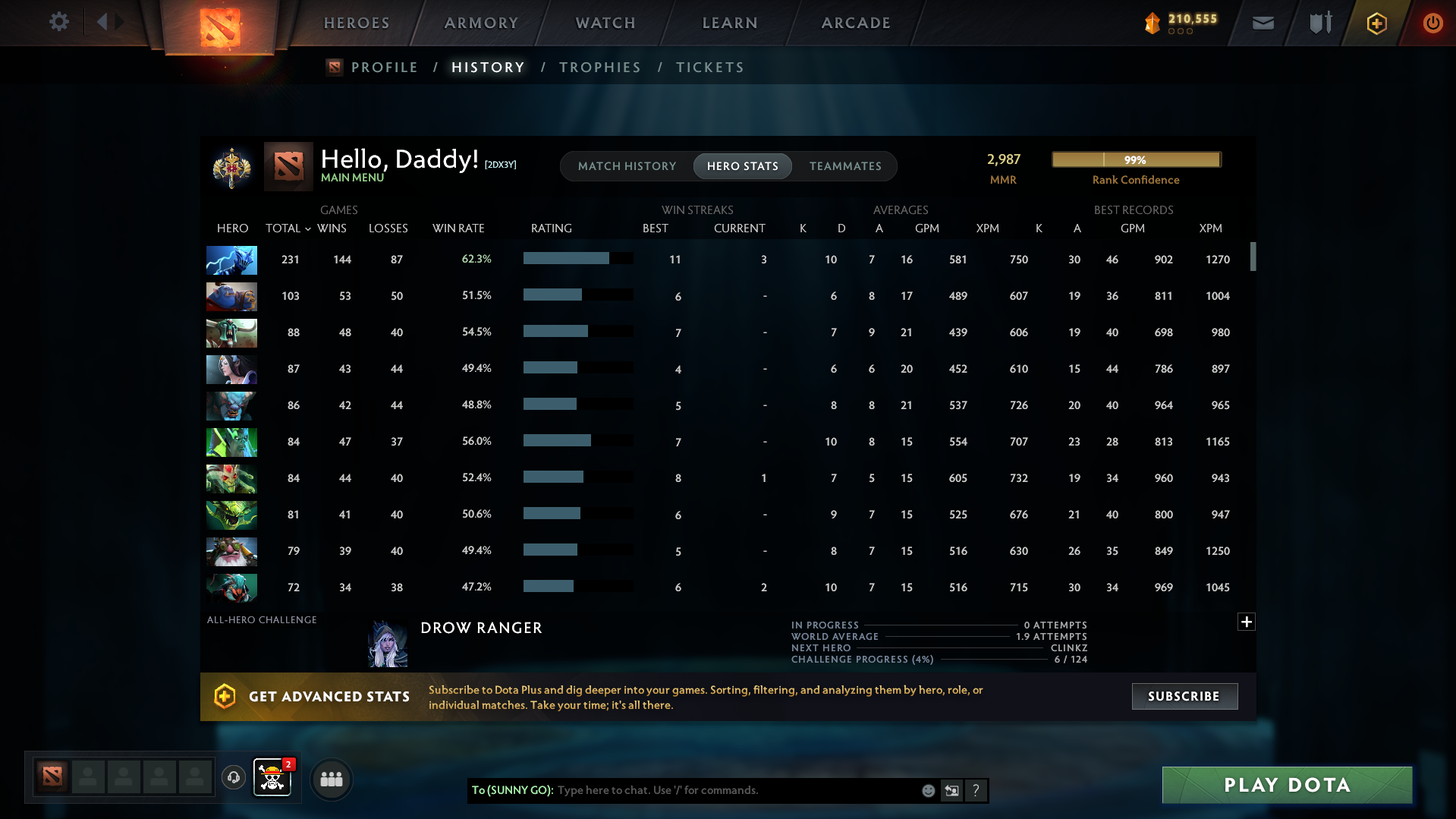
Task: Click the SUBSCRIBE button
Action: tap(1184, 696)
